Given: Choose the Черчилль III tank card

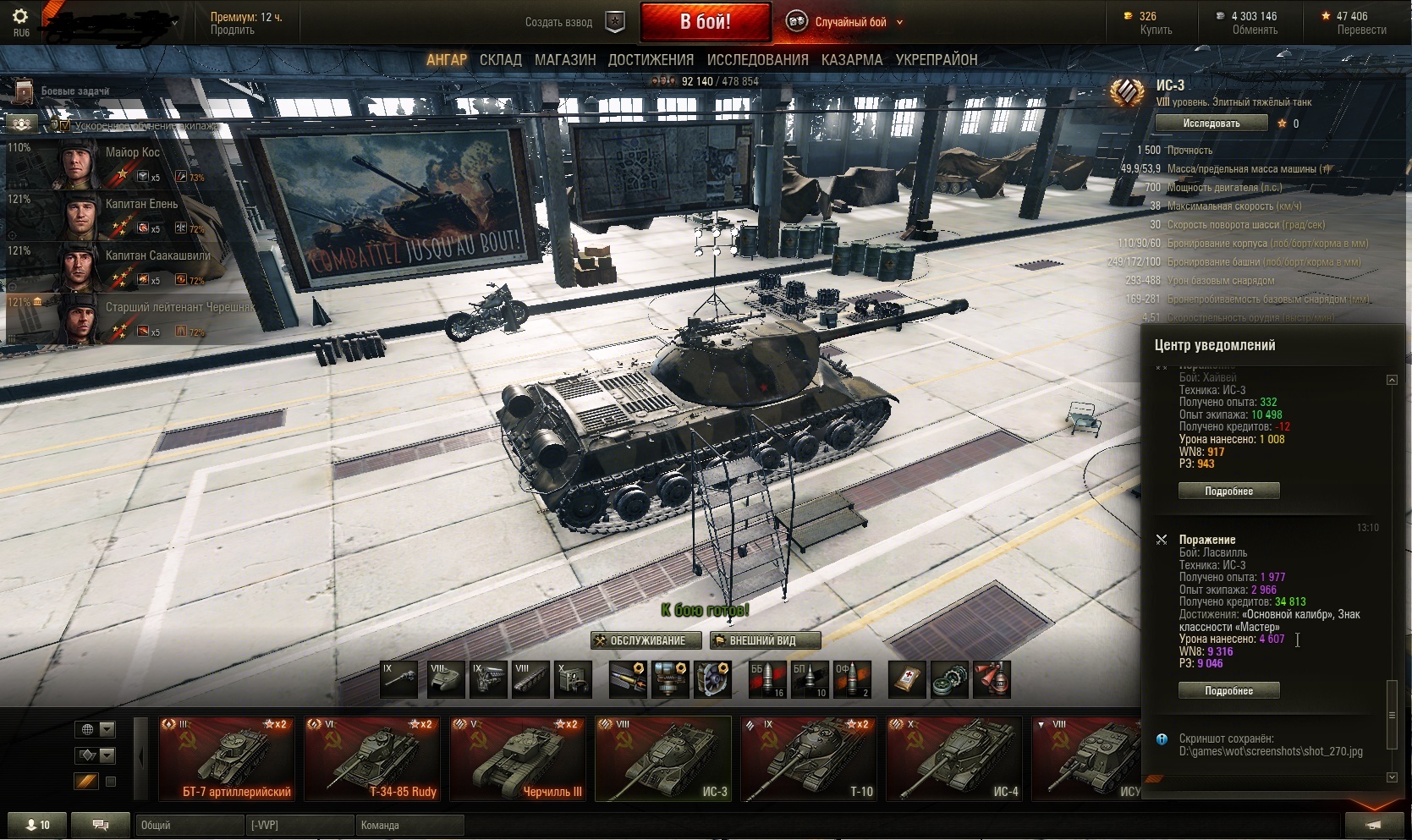Looking at the screenshot, I should pos(517,759).
